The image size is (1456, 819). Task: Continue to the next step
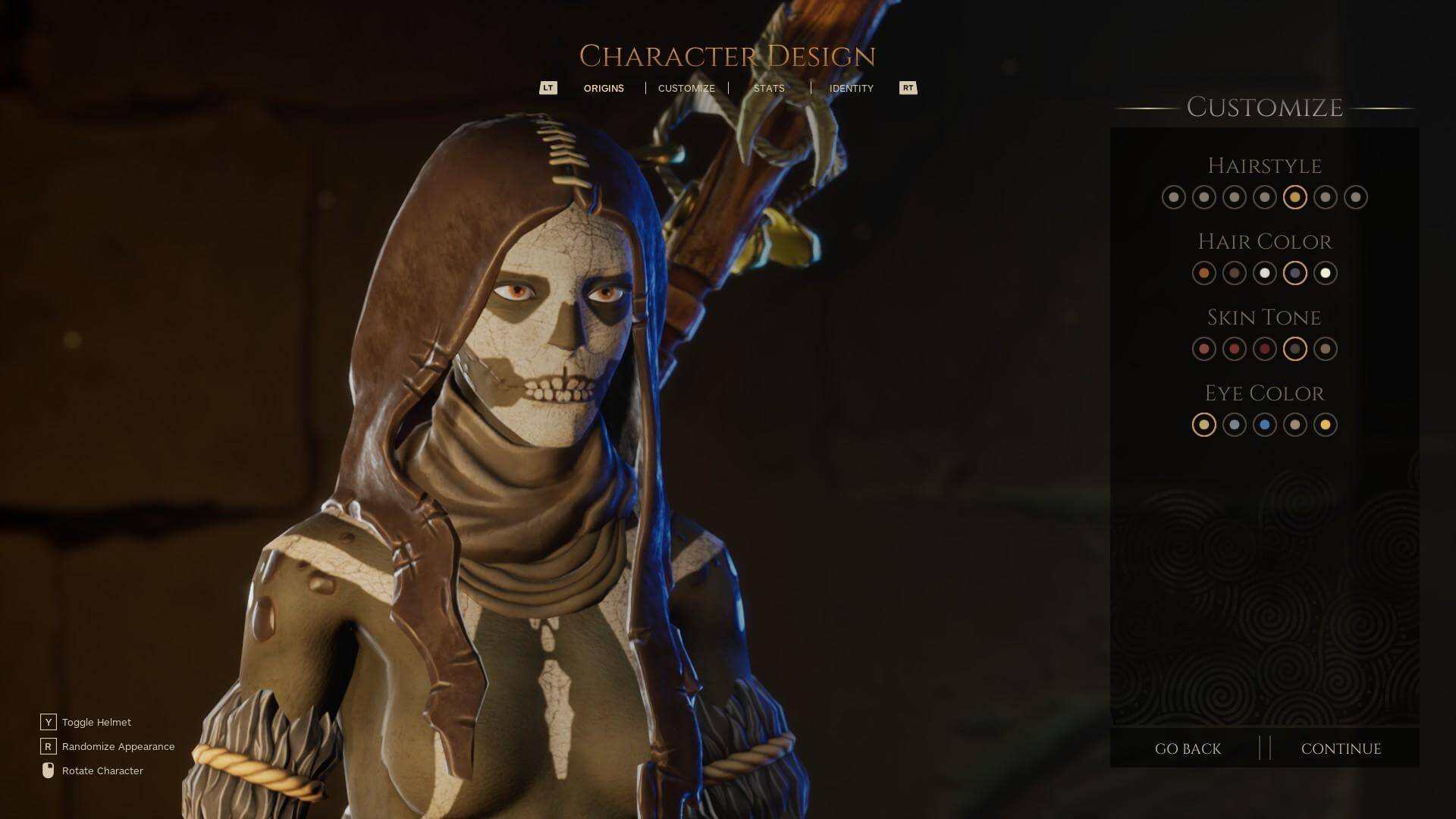(1341, 748)
